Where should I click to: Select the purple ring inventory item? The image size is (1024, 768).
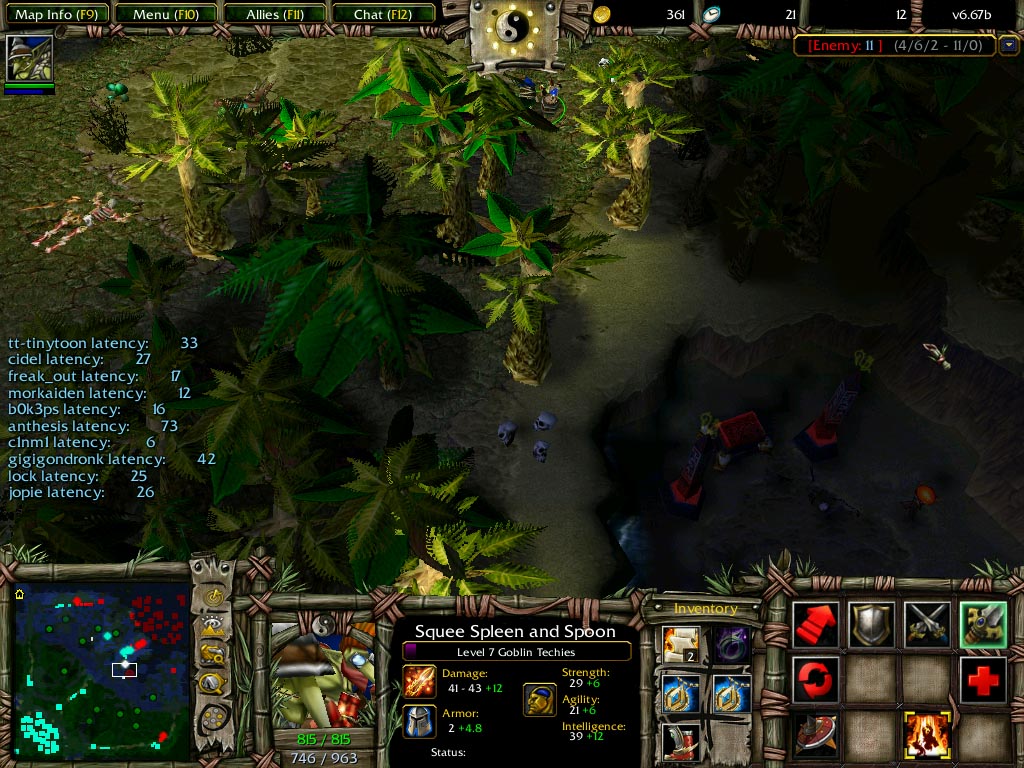coord(731,644)
